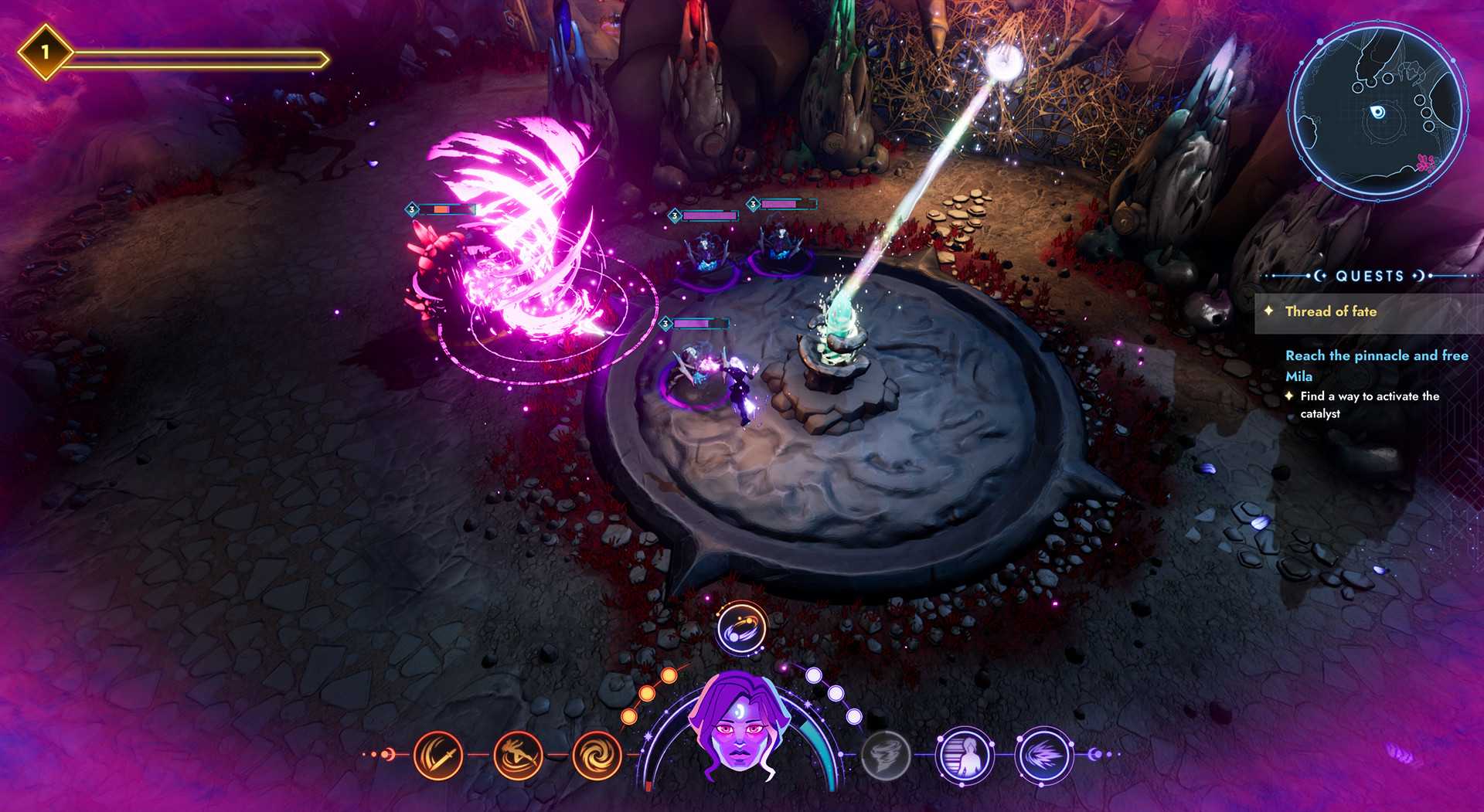Click the quest marker star beside Thread of fate
The width and height of the screenshot is (1484, 812).
(x=1270, y=311)
